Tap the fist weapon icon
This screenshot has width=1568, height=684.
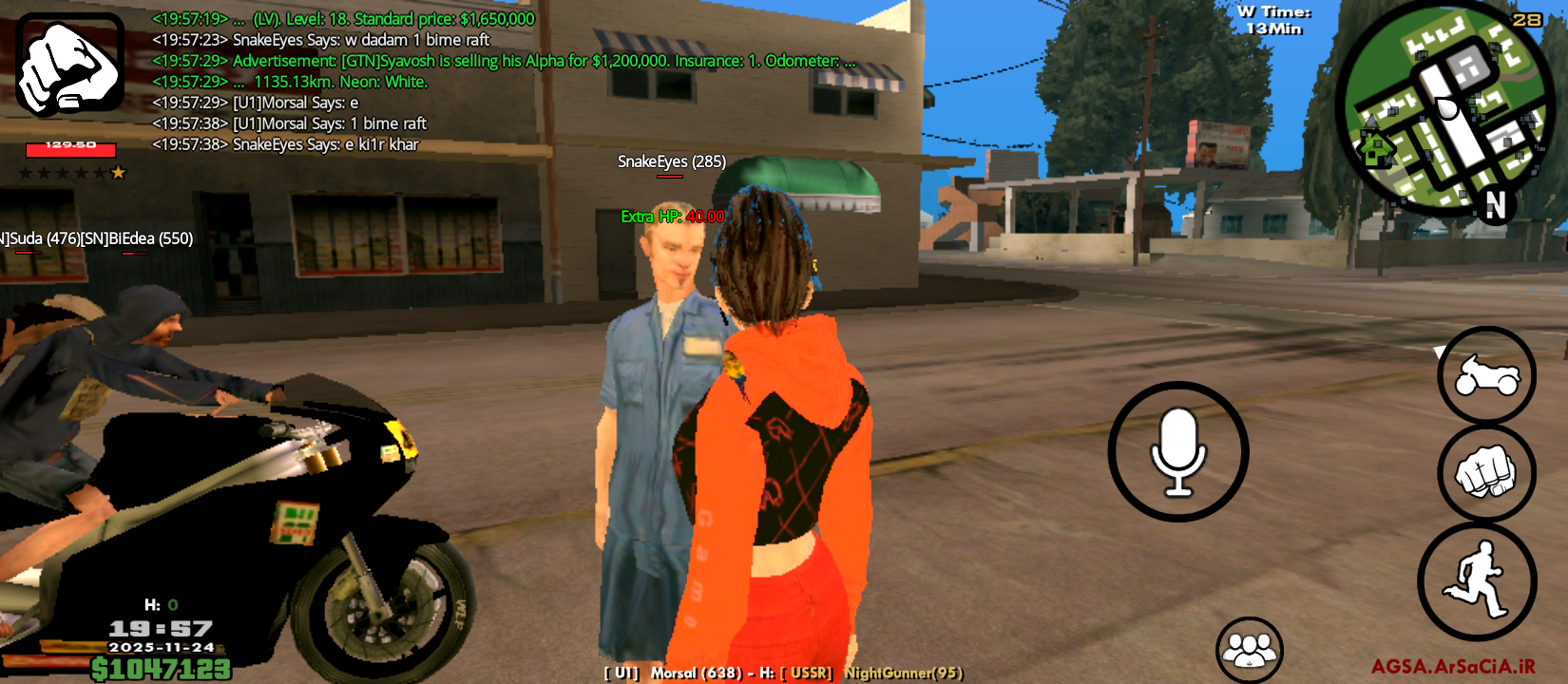[69, 64]
